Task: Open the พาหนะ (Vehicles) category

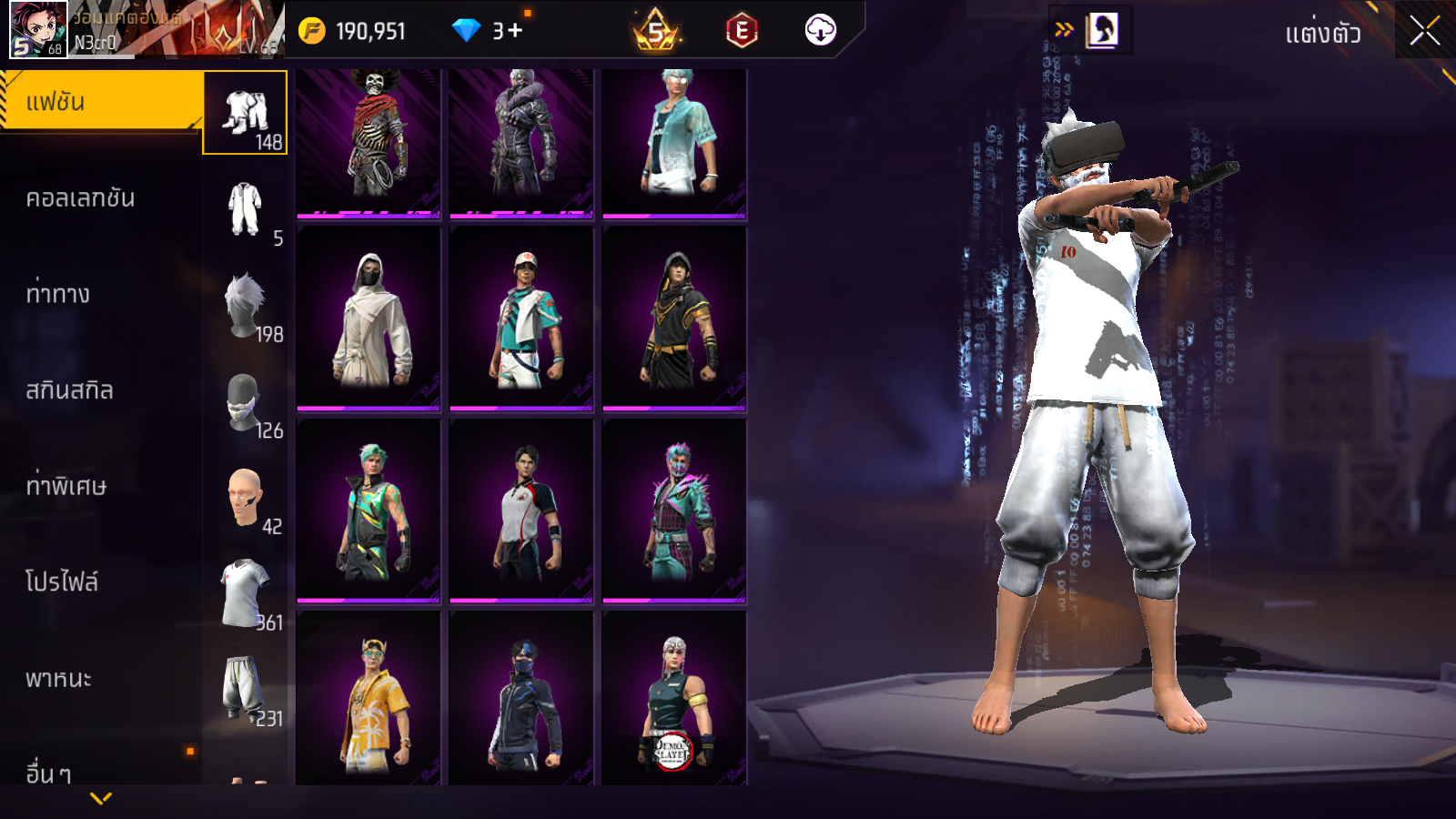Action: coord(59,679)
